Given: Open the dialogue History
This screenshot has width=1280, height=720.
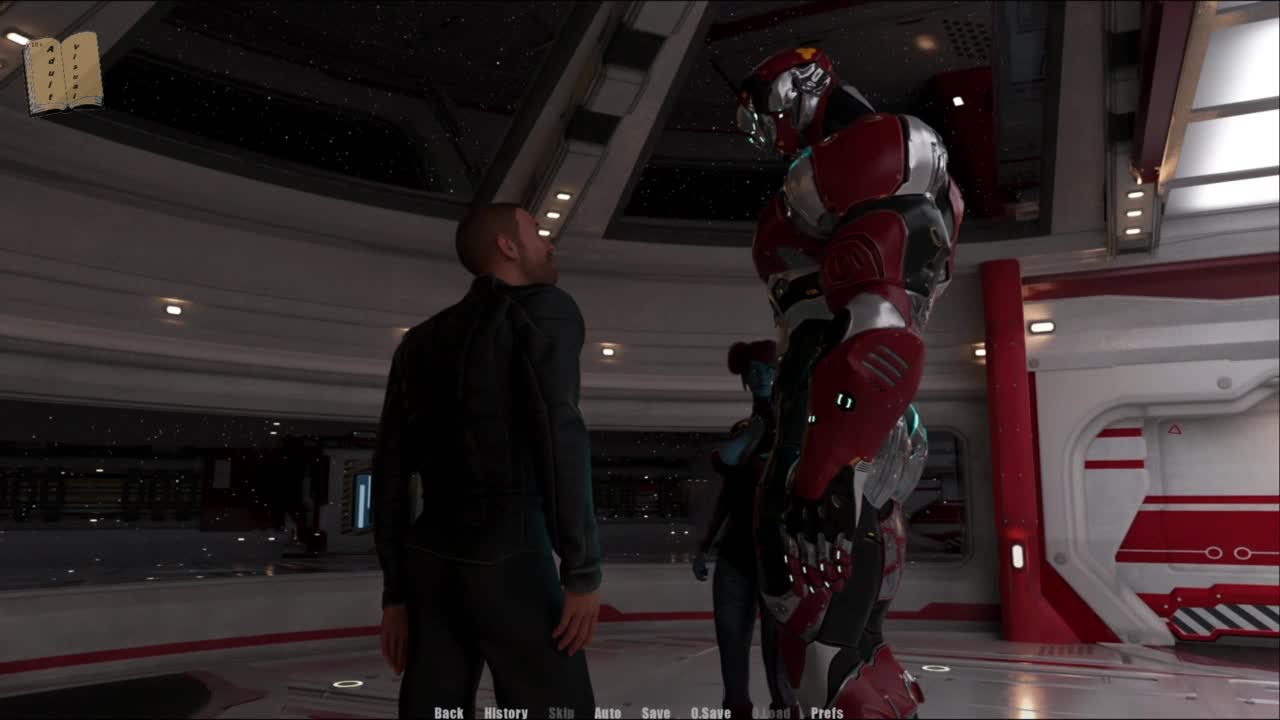Looking at the screenshot, I should [506, 713].
